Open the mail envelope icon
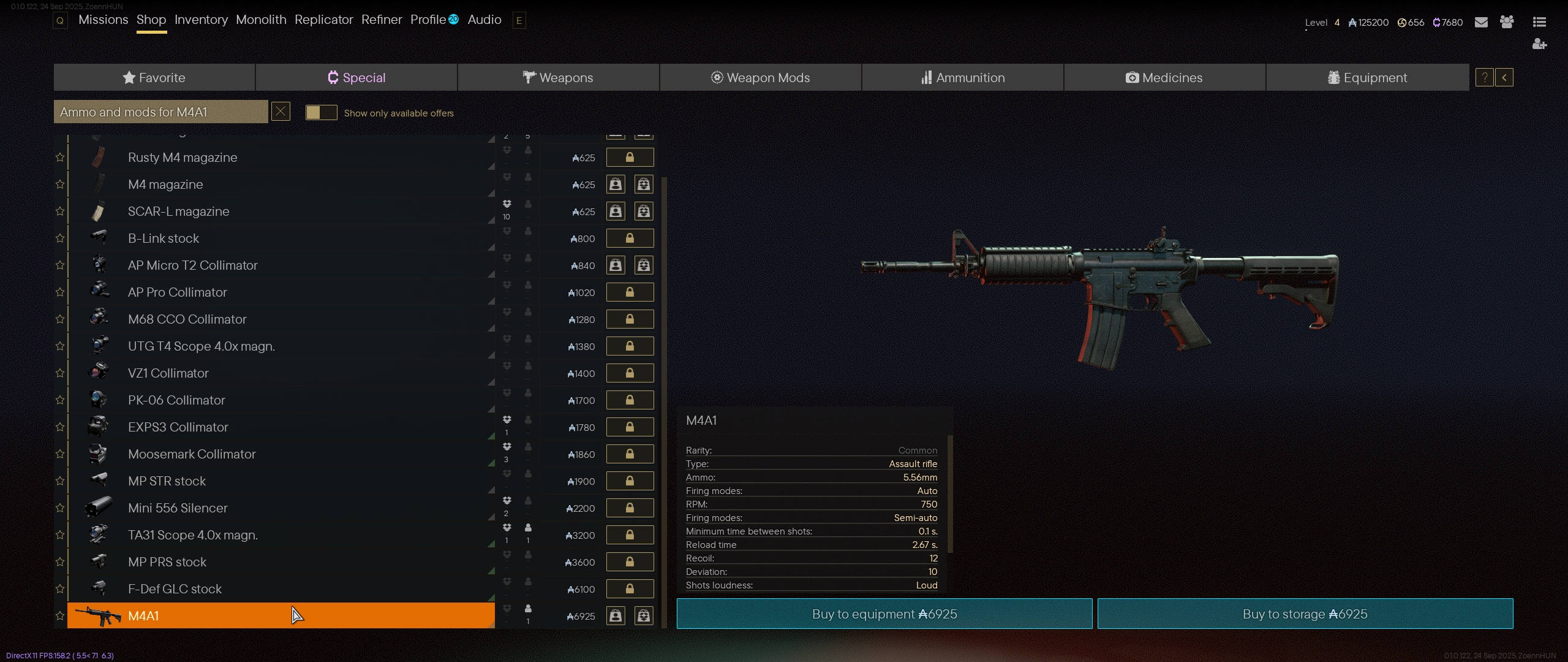 tap(1481, 23)
